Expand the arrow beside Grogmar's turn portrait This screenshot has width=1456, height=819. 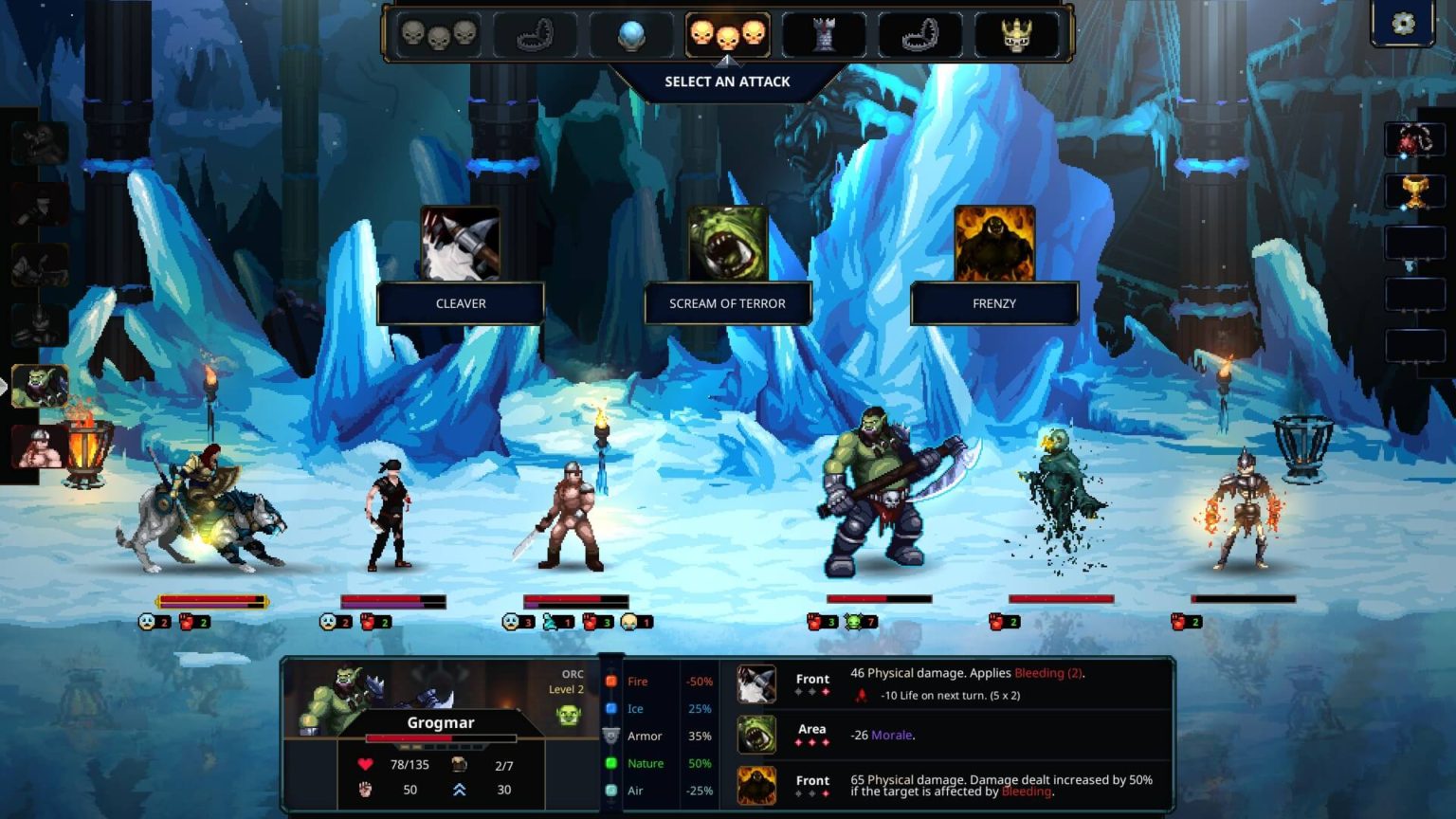click(x=5, y=387)
